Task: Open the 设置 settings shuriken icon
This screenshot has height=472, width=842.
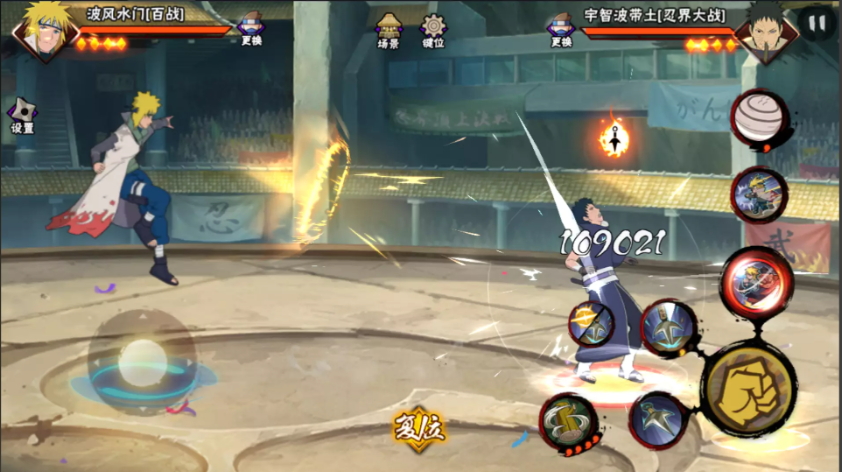Action: point(22,114)
